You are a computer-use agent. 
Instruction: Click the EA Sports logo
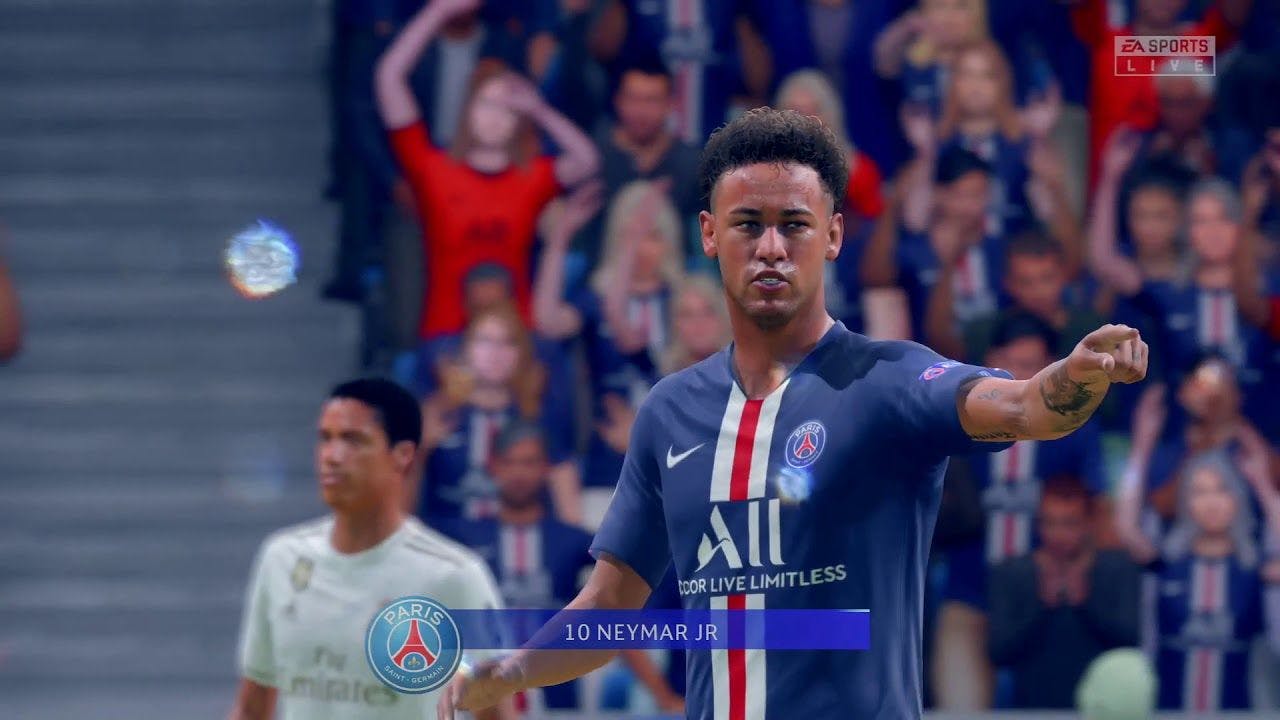click(1164, 45)
